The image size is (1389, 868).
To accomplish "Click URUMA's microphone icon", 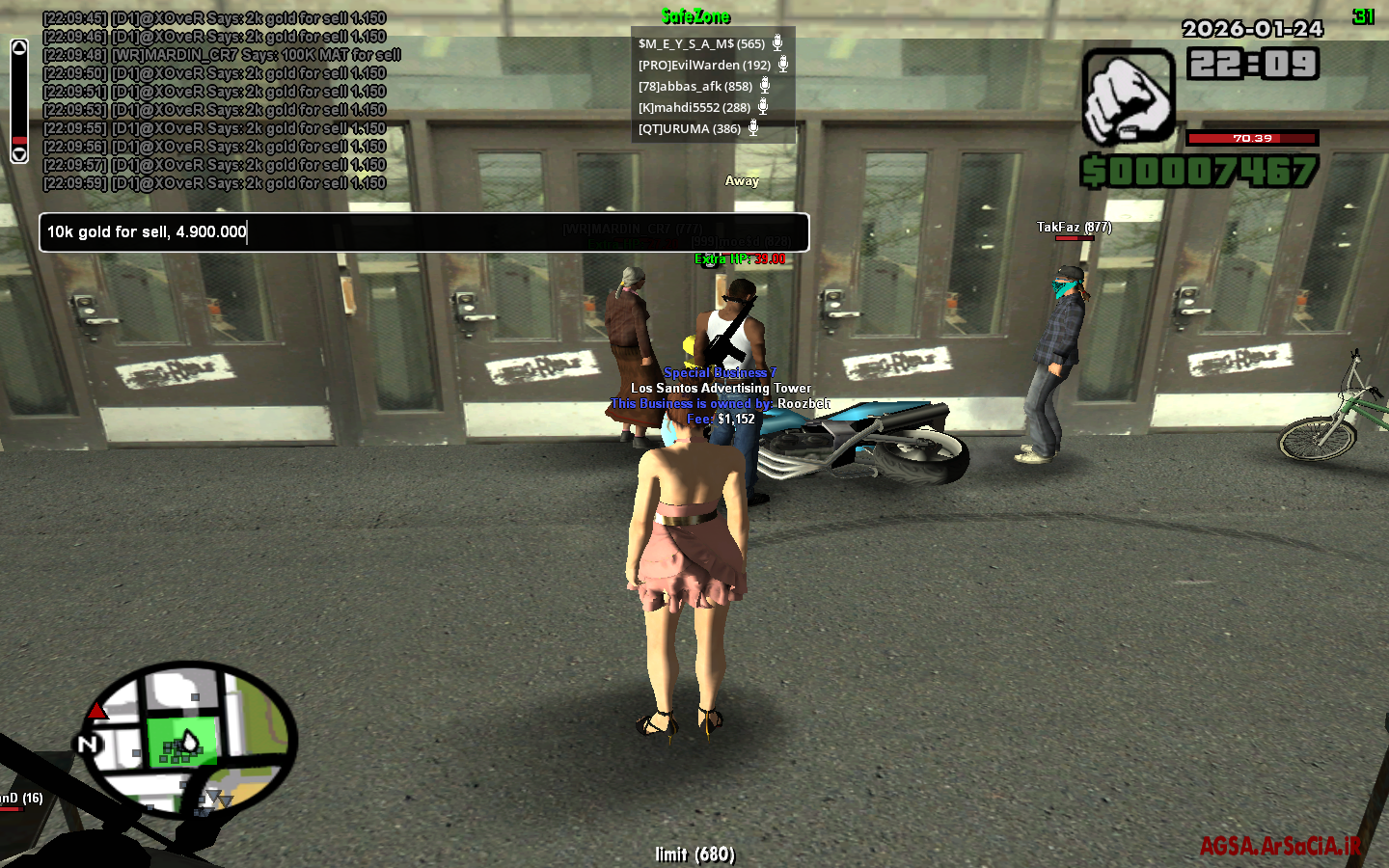I will click(751, 128).
